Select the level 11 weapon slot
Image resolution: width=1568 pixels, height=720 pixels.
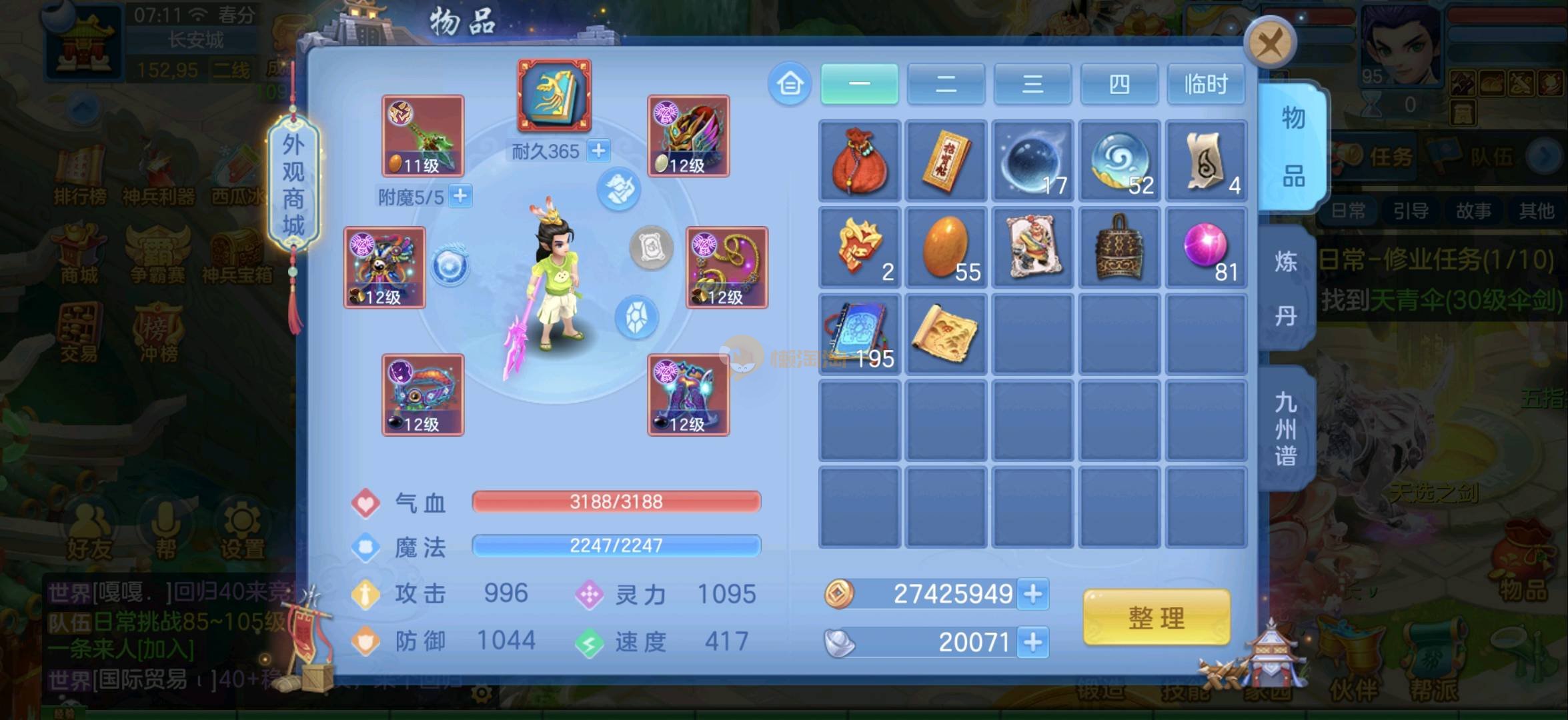[422, 136]
